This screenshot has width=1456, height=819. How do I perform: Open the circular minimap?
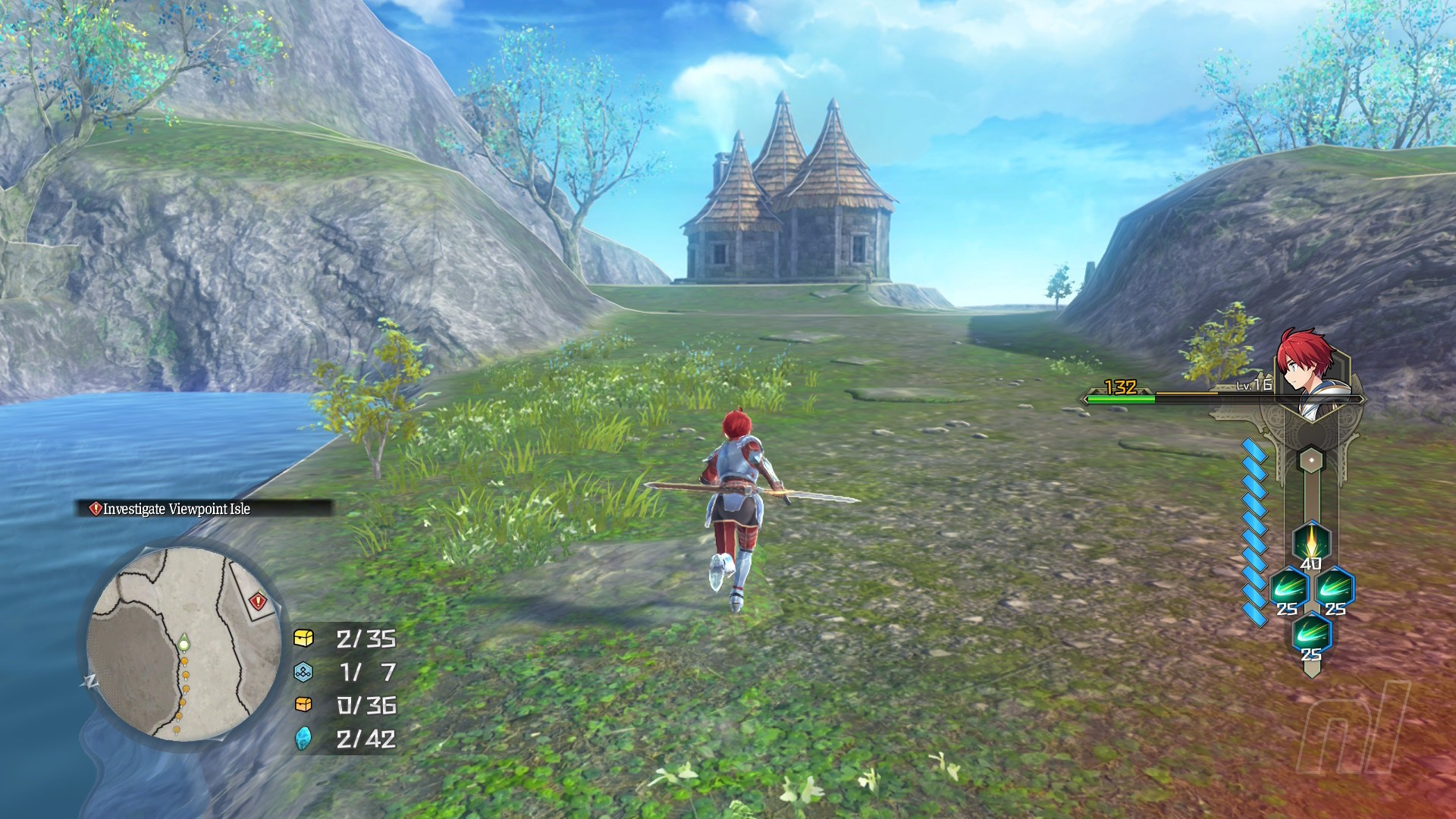tap(184, 644)
